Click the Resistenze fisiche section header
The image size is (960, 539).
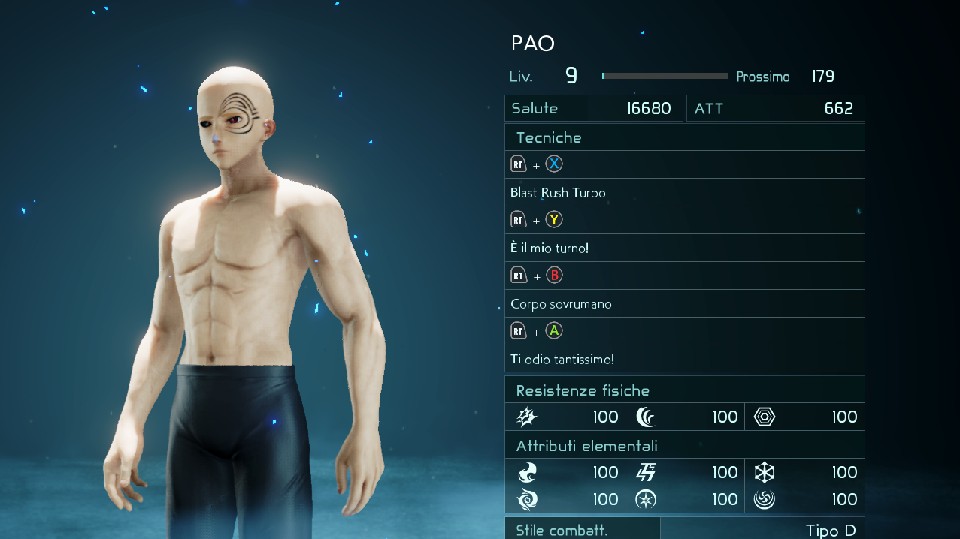pyautogui.click(x=582, y=390)
